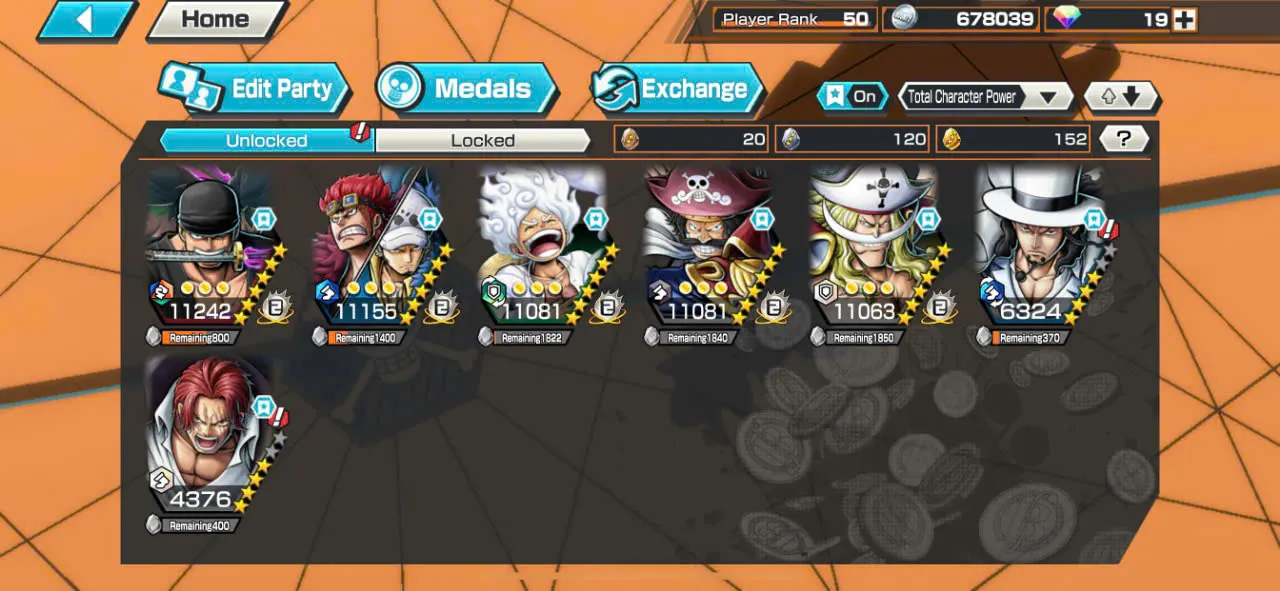The width and height of the screenshot is (1280, 591).
Task: Toggle the bookmark On filter
Action: (x=852, y=96)
